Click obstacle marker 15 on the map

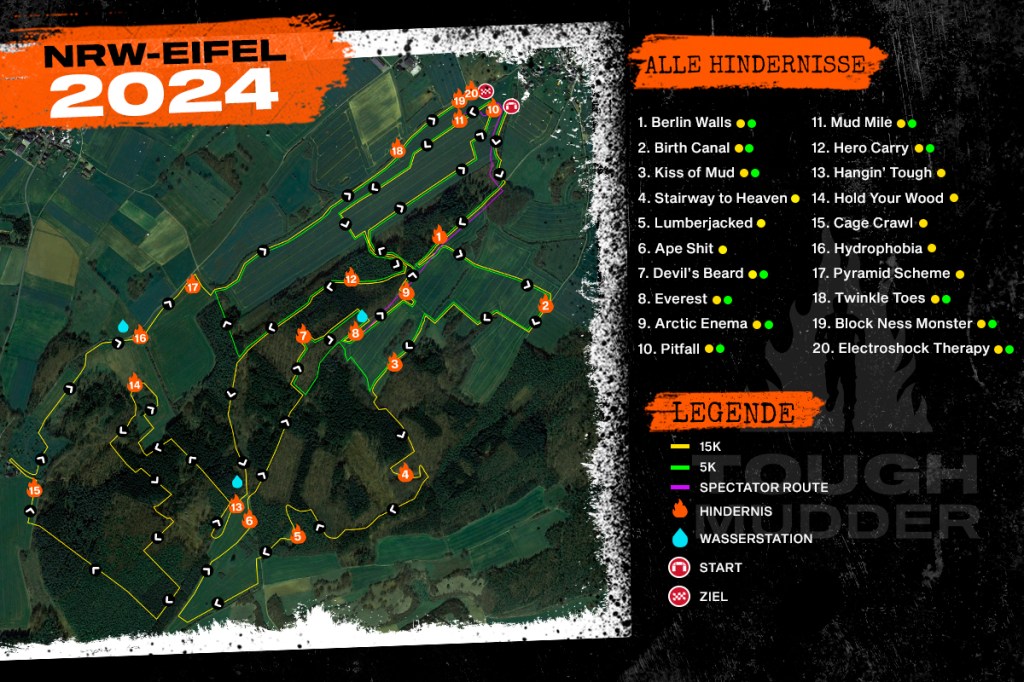click(x=35, y=489)
